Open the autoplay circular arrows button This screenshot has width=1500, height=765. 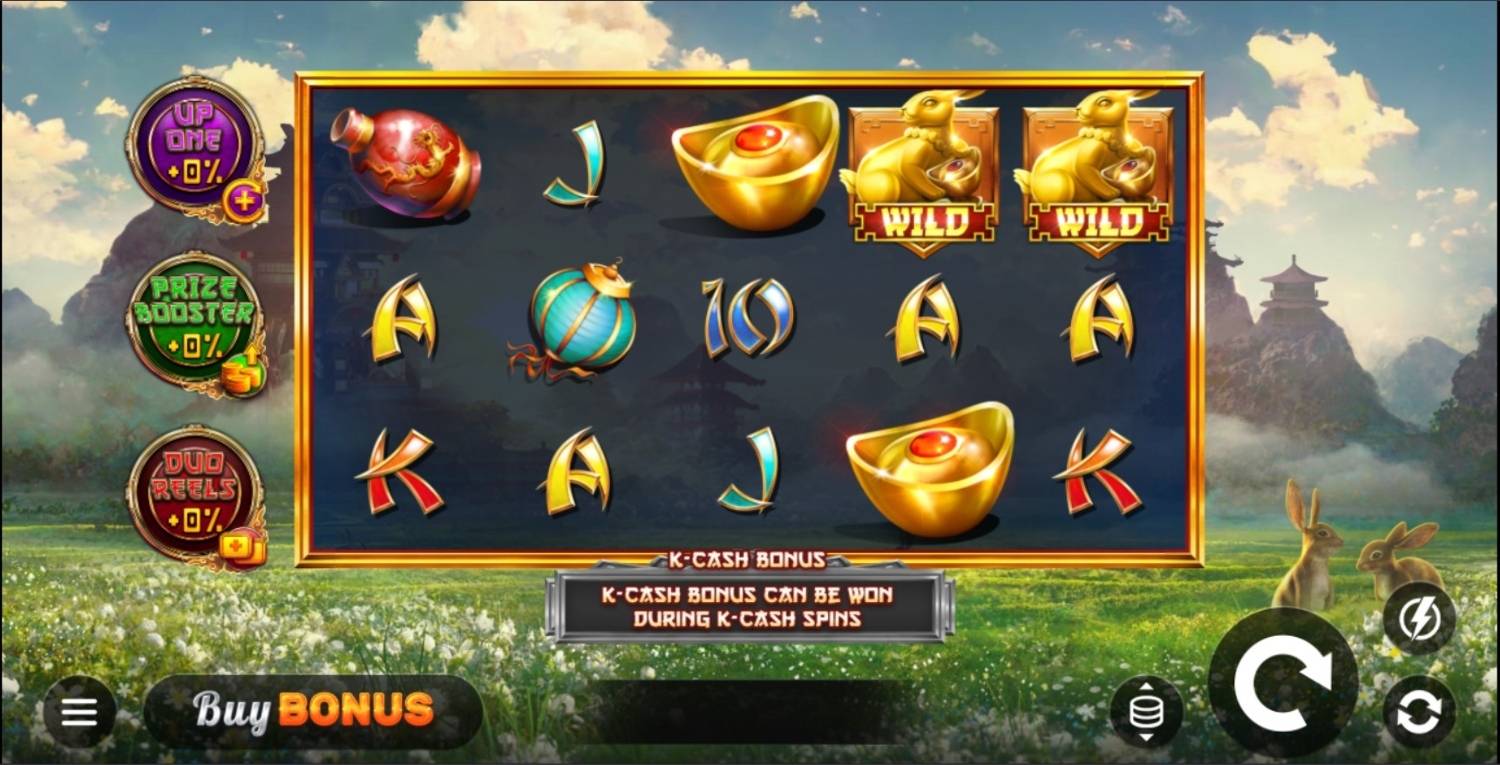(x=1419, y=712)
